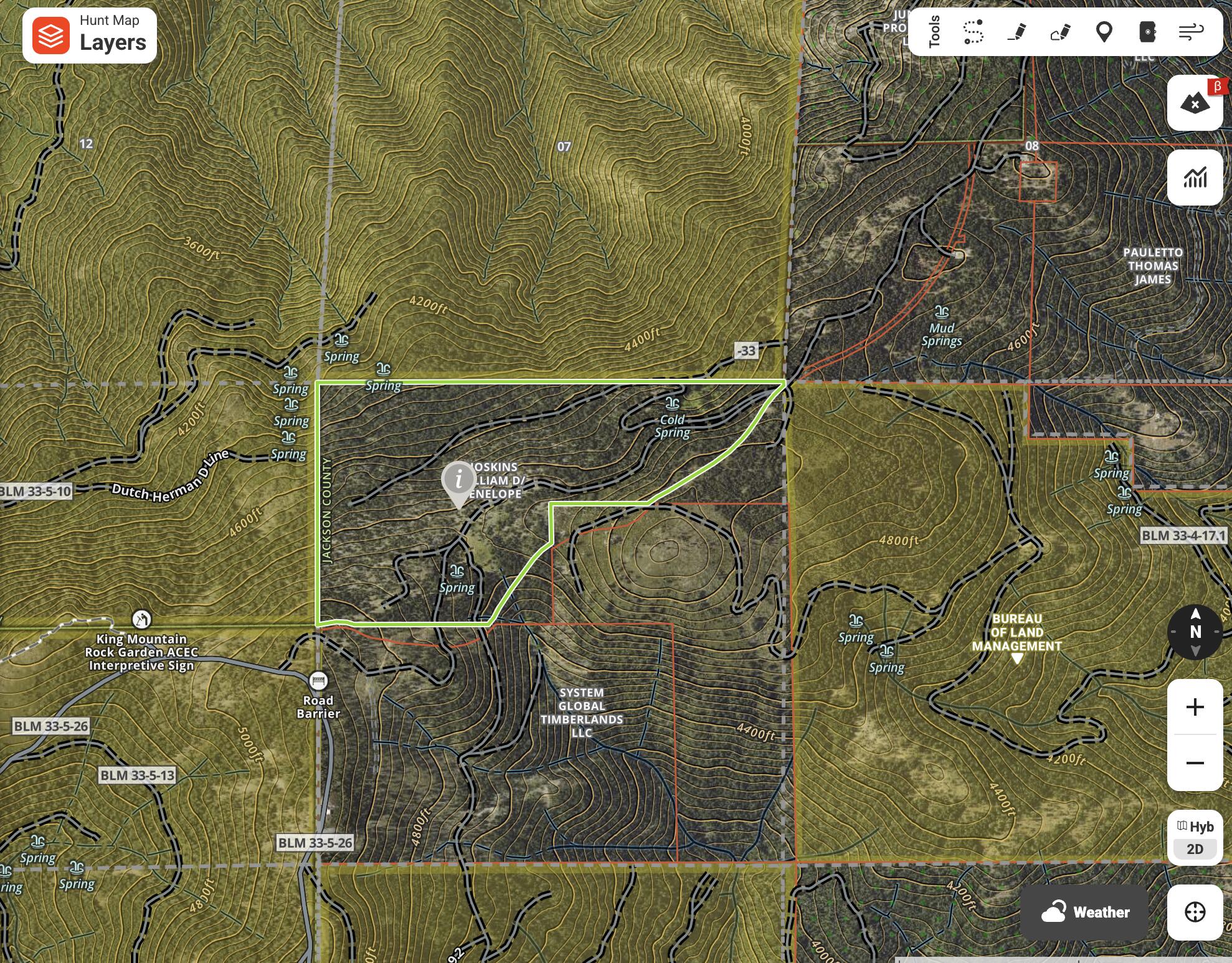The image size is (1232, 963).
Task: Select the dotted route builder tool
Action: click(973, 32)
